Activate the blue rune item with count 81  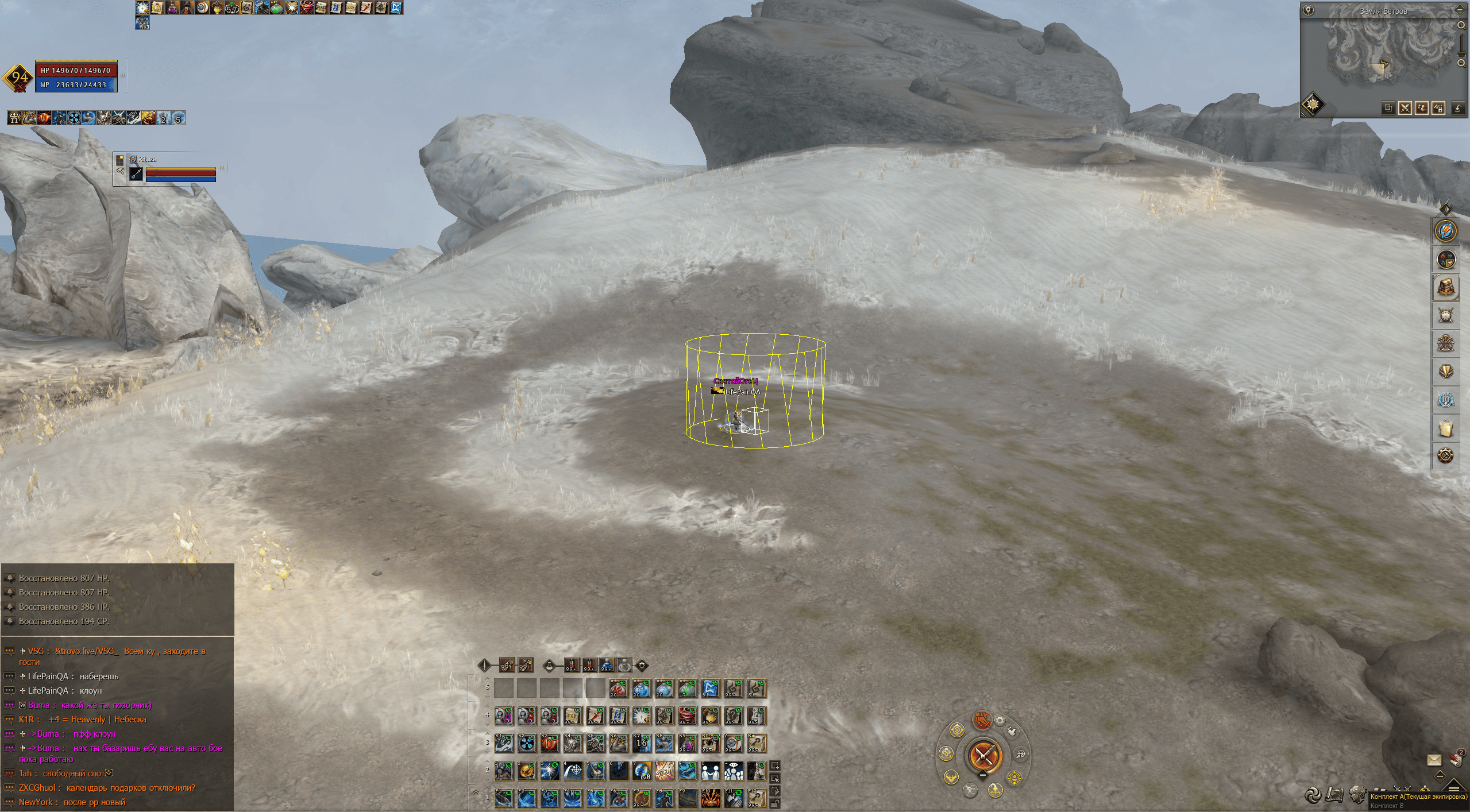click(711, 689)
